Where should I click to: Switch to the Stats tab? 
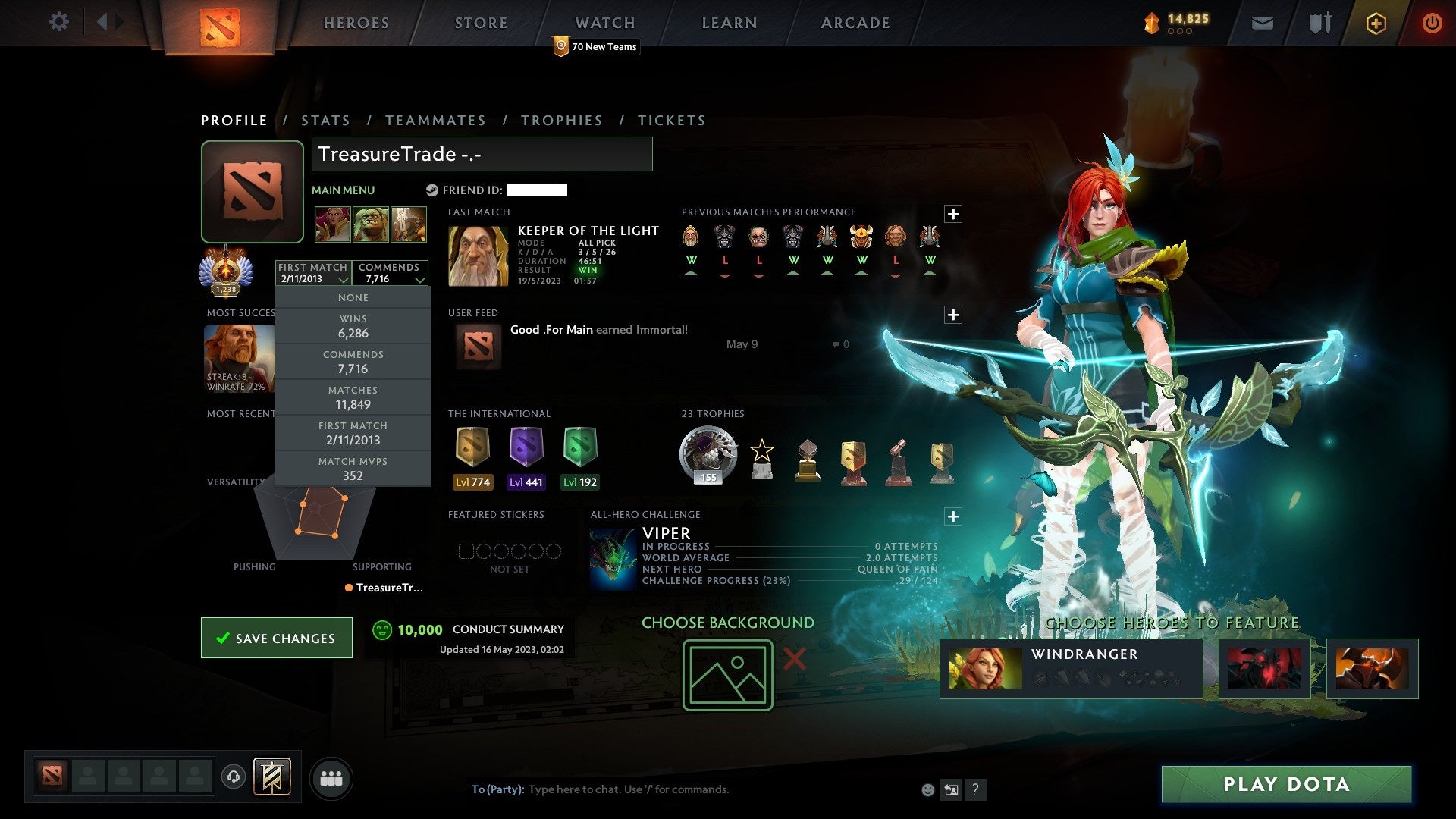325,121
